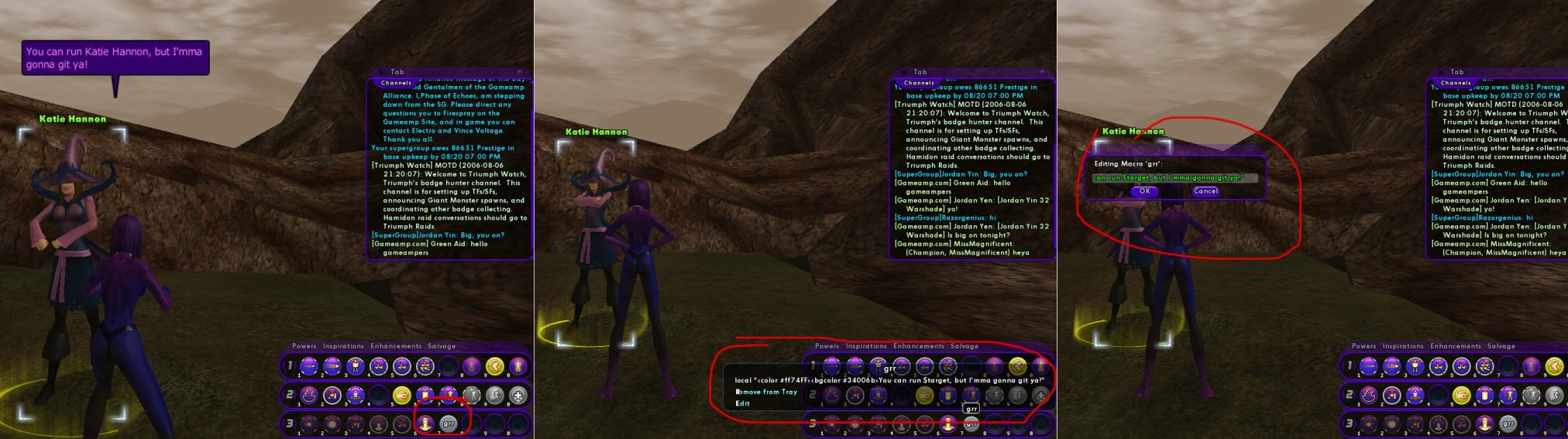Screen dimensions: 1568x439
Task: Cancel the Editing Macro dialog
Action: pyautogui.click(x=1205, y=191)
